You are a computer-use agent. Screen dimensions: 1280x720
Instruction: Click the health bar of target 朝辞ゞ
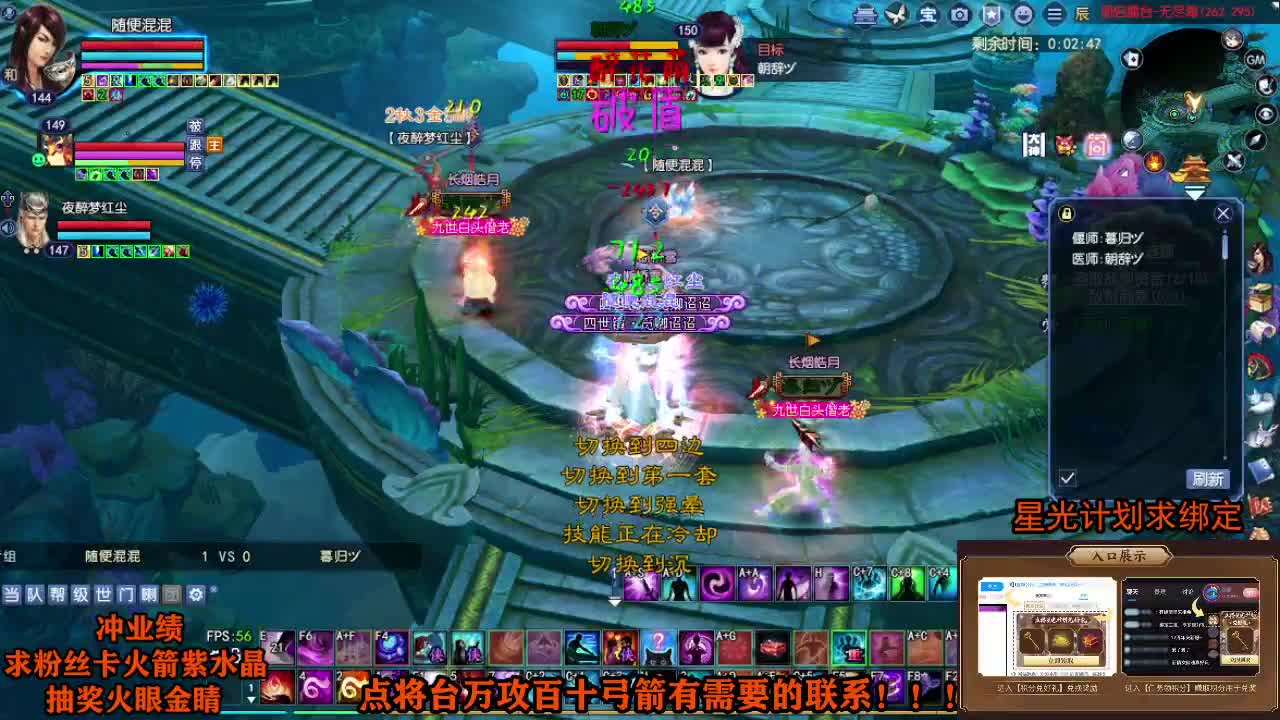(615, 45)
